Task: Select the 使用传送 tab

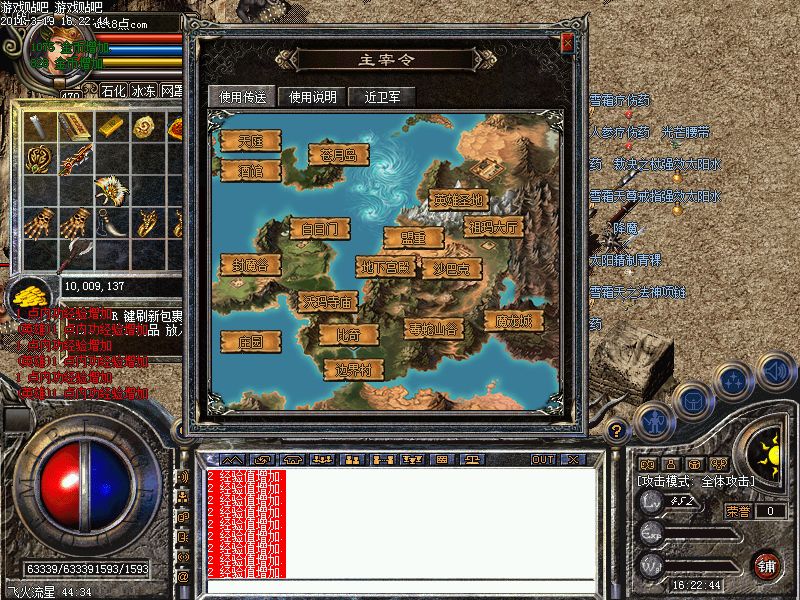Action: pyautogui.click(x=242, y=97)
